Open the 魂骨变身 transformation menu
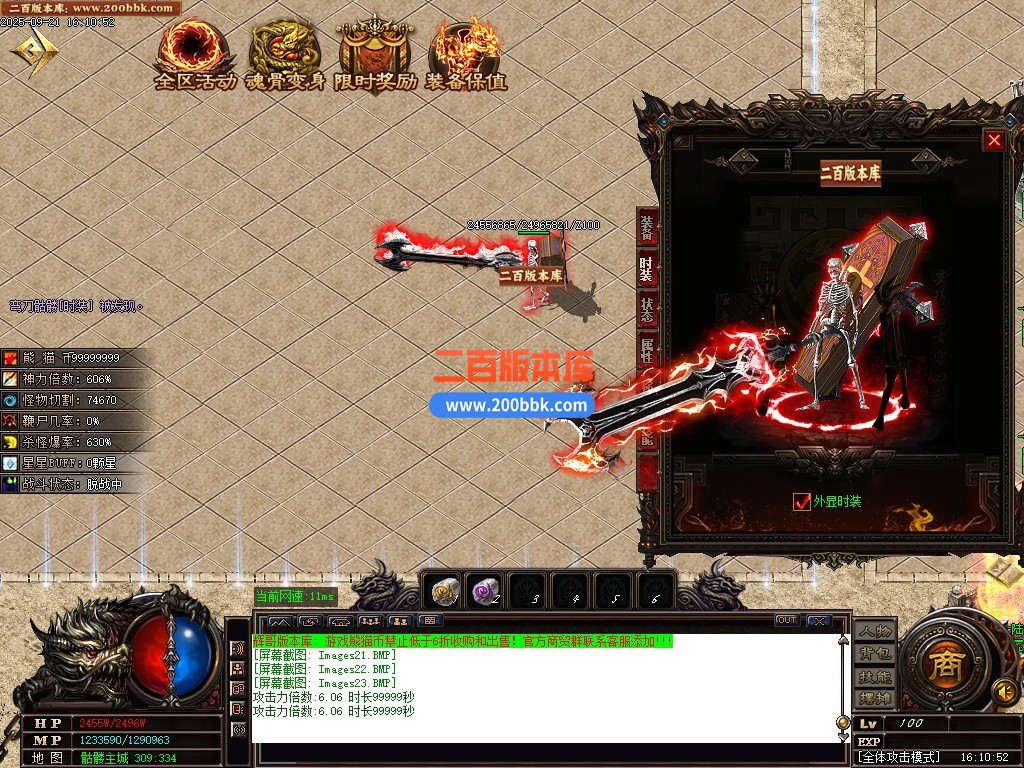The height and width of the screenshot is (768, 1024). pyautogui.click(x=286, y=56)
